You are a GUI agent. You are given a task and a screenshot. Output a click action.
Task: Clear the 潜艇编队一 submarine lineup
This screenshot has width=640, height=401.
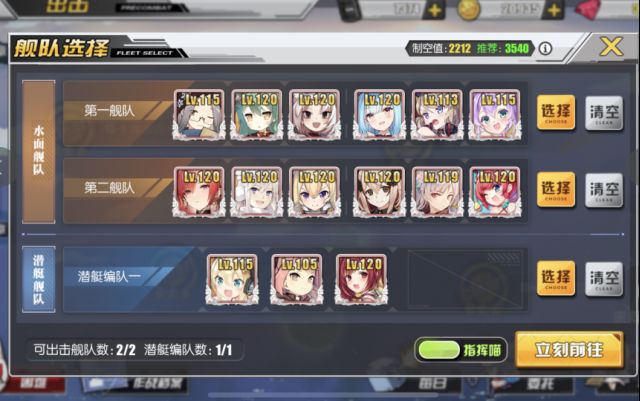603,277
